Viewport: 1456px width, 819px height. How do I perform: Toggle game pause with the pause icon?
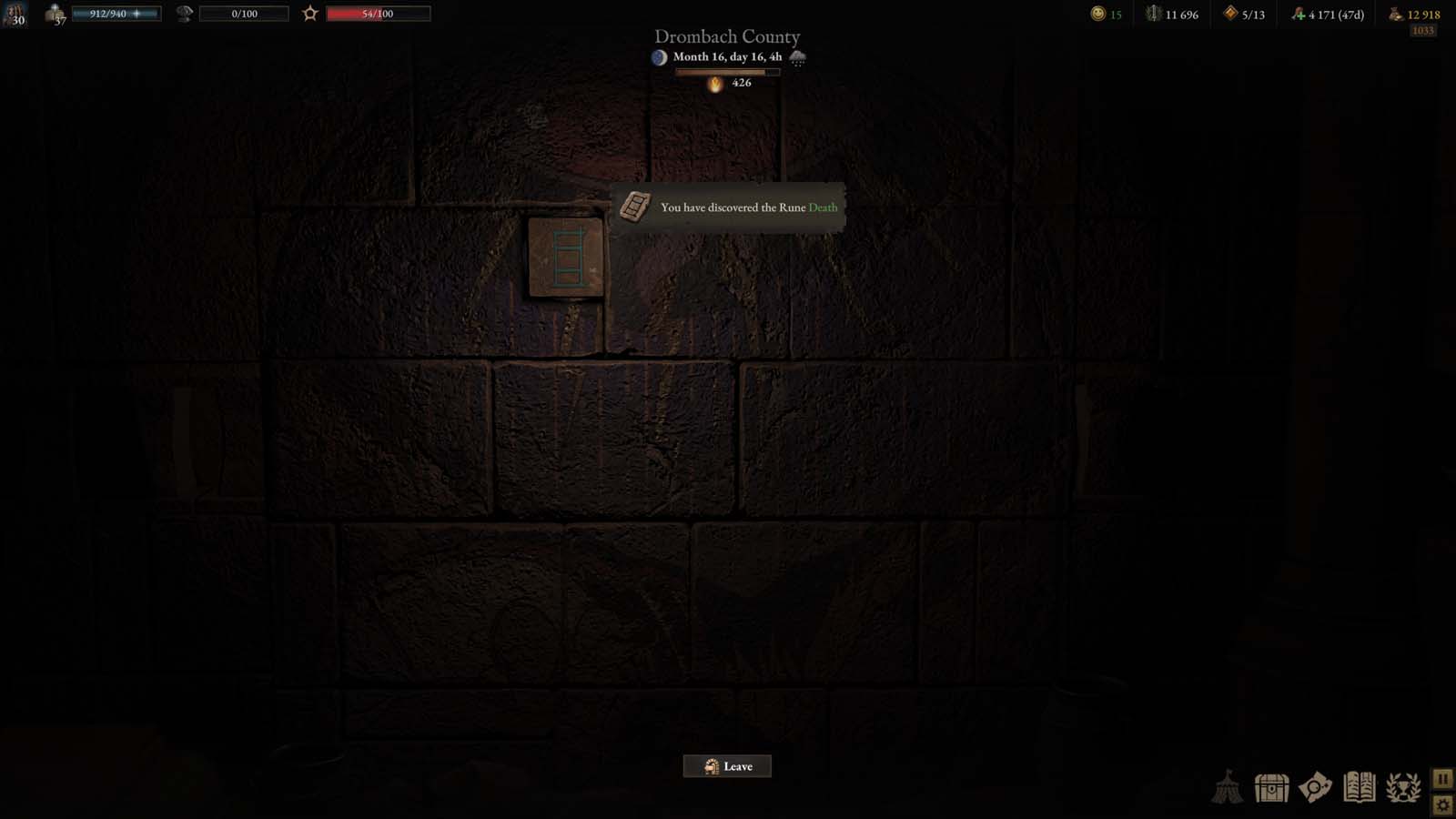click(x=1445, y=778)
